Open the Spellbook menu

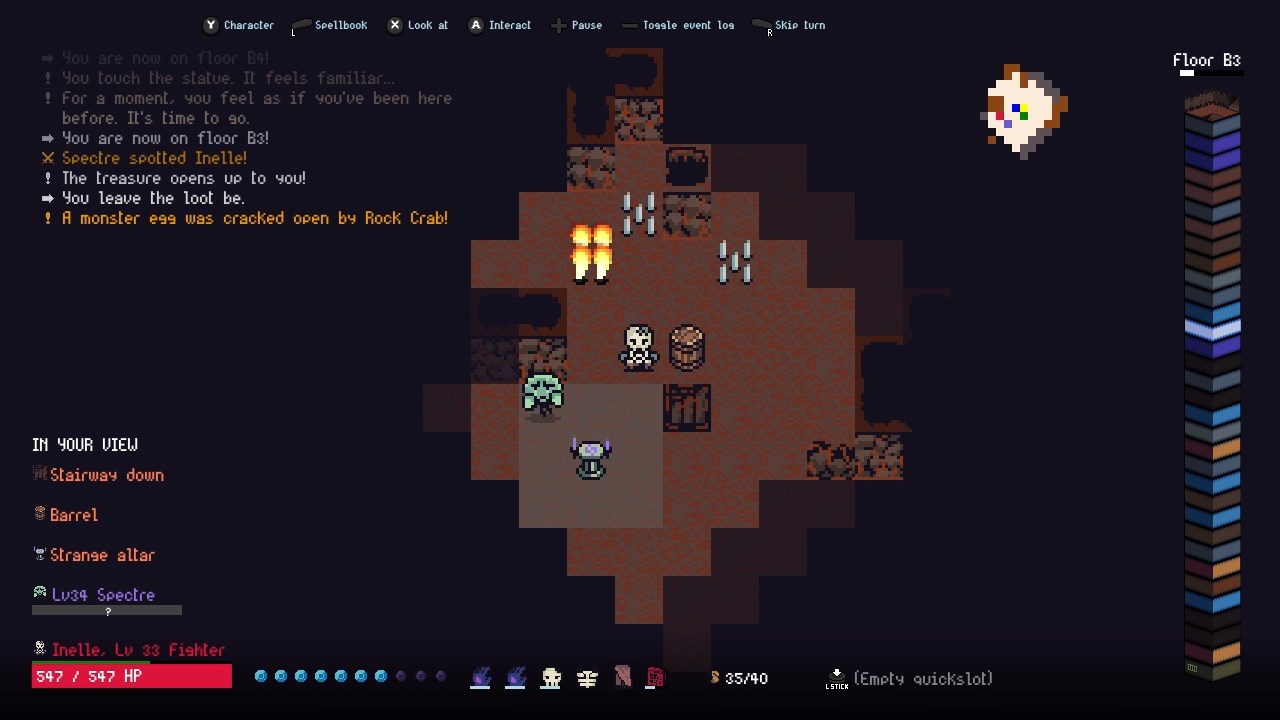(330, 25)
